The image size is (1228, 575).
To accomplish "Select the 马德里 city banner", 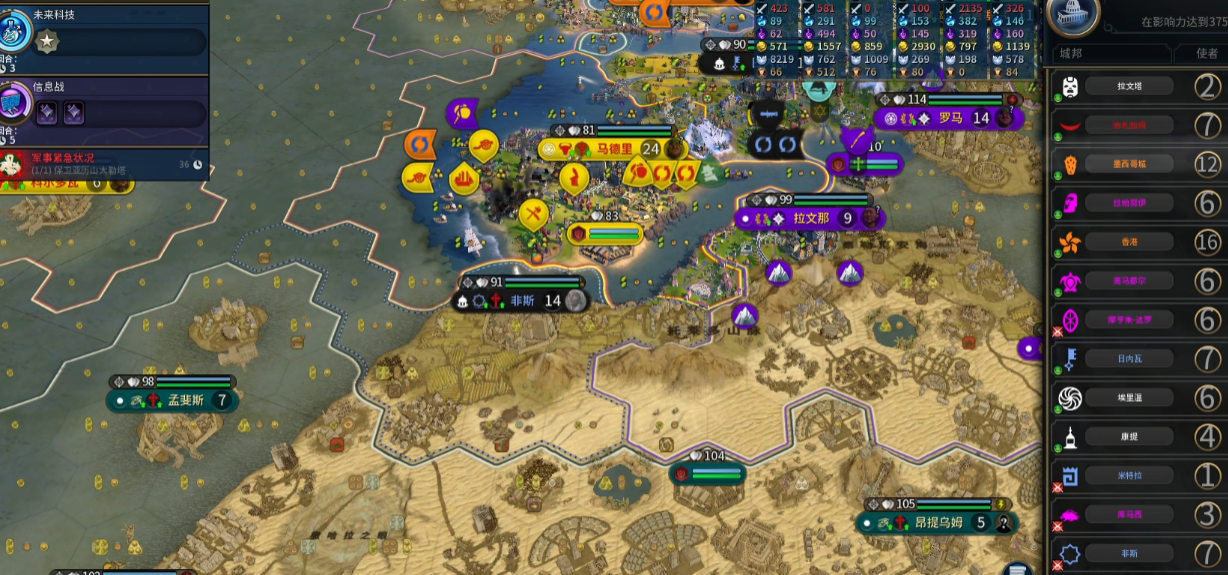I will [x=615, y=149].
